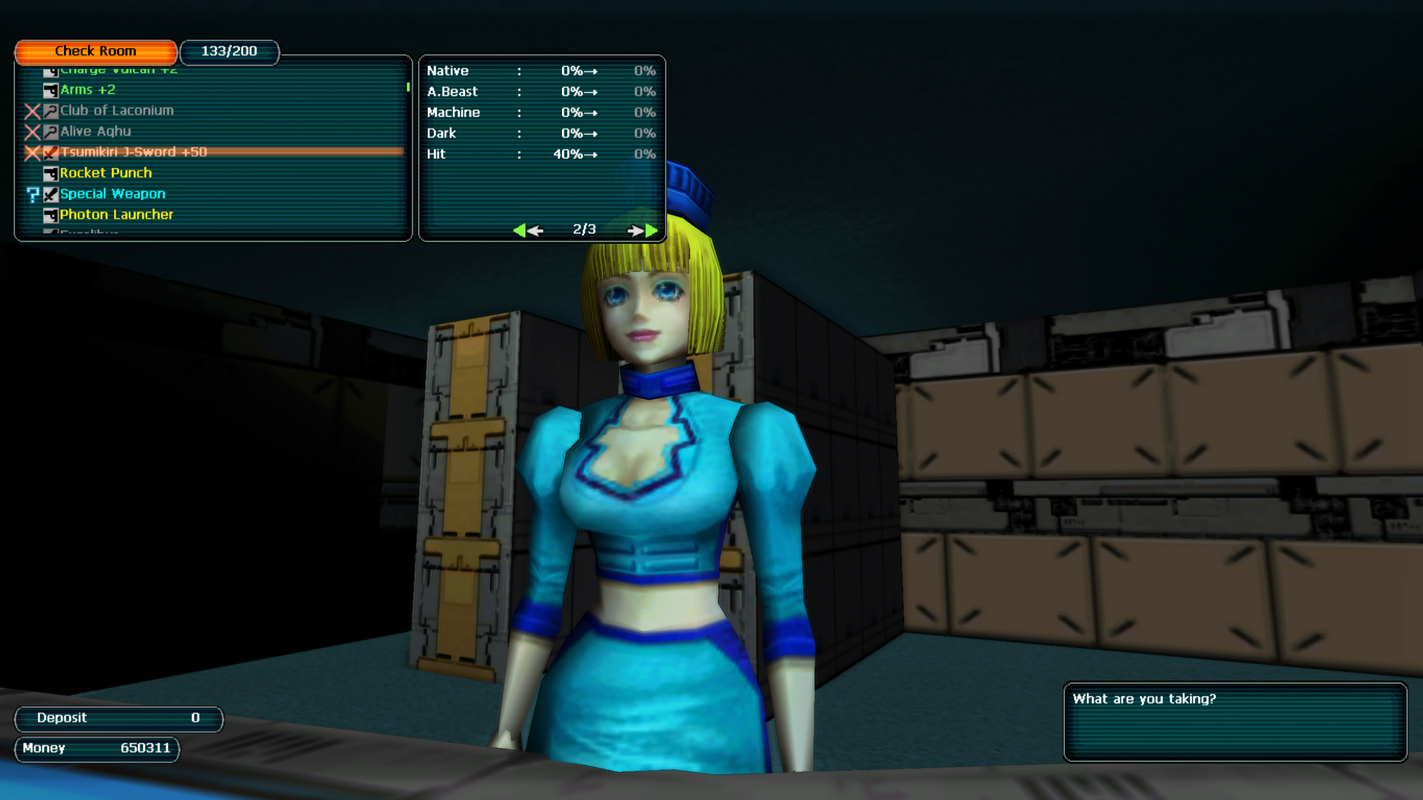Click the Money total display
The height and width of the screenshot is (800, 1423).
[96, 747]
